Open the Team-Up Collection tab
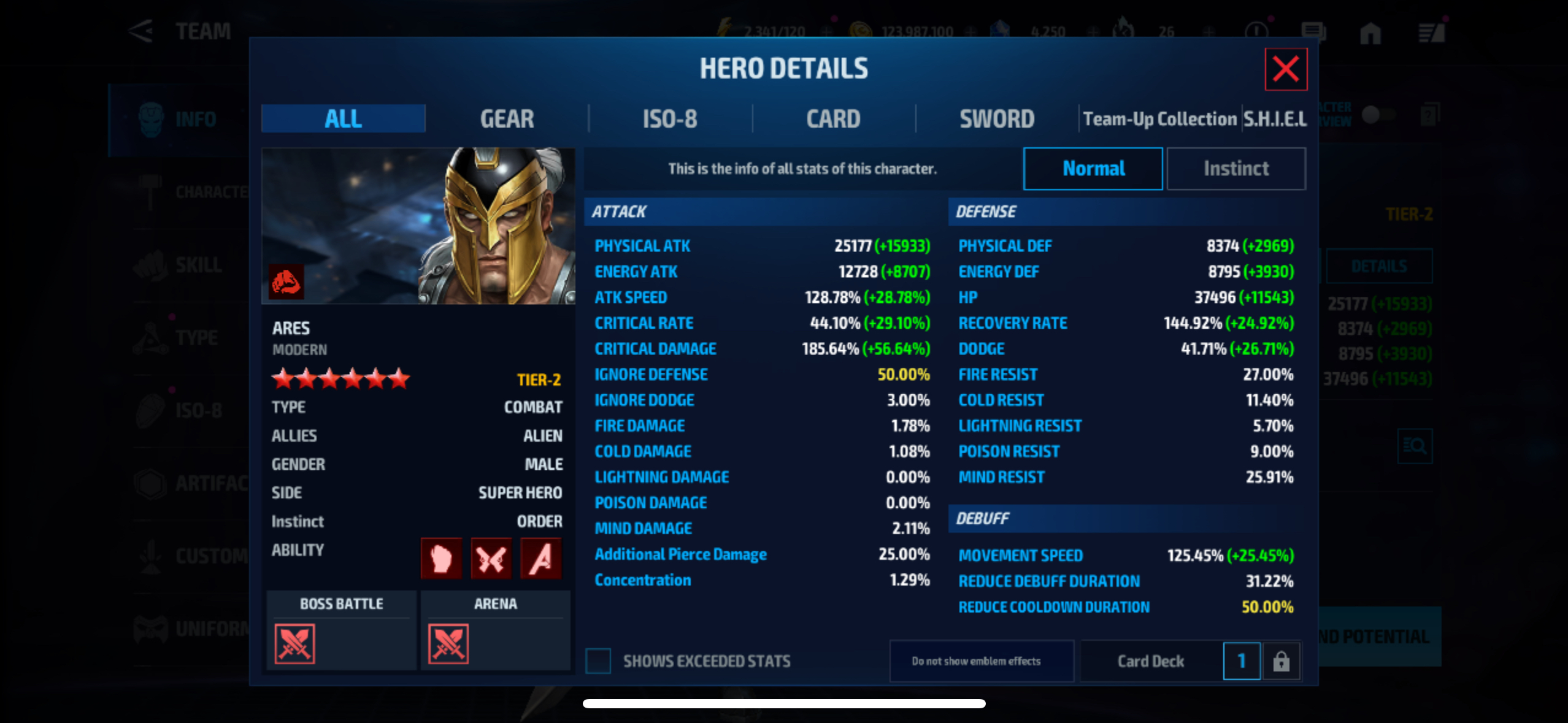 click(x=1159, y=119)
